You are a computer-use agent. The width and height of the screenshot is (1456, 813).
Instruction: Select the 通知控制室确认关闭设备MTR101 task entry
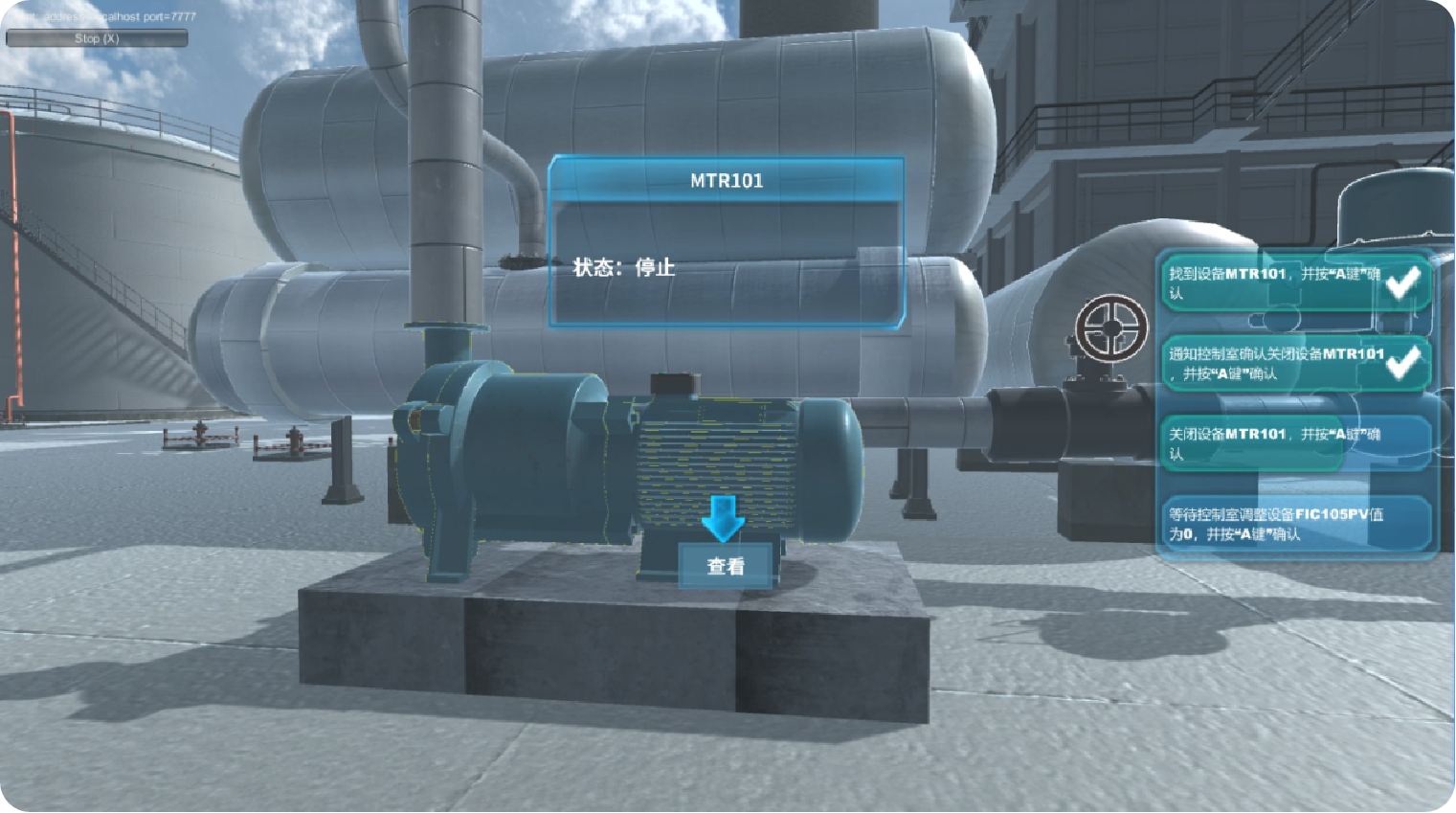tap(1294, 363)
